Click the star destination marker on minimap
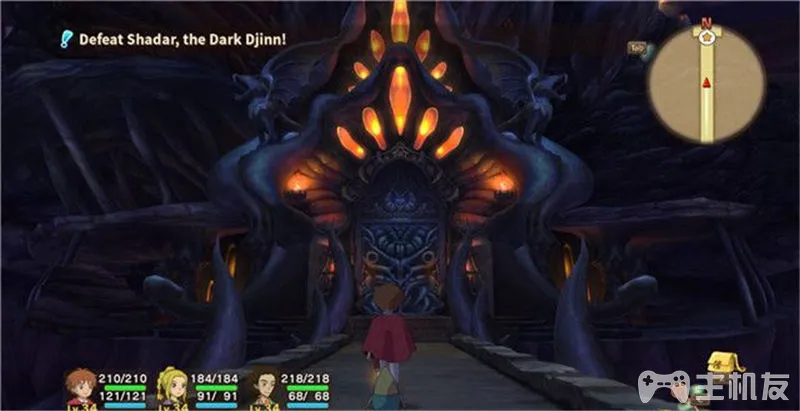800x411 pixels. click(x=708, y=38)
